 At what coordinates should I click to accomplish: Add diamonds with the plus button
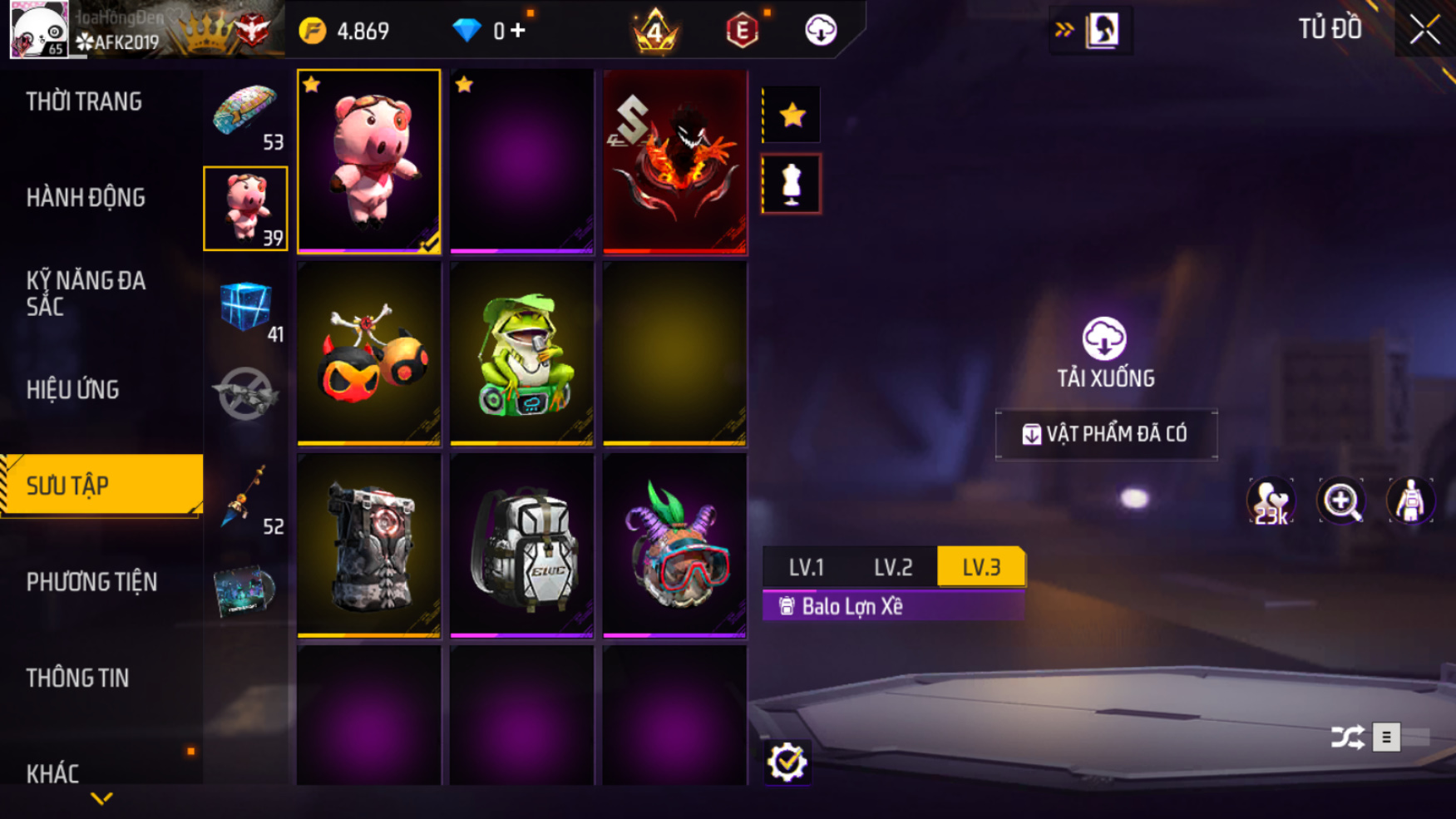point(518,31)
